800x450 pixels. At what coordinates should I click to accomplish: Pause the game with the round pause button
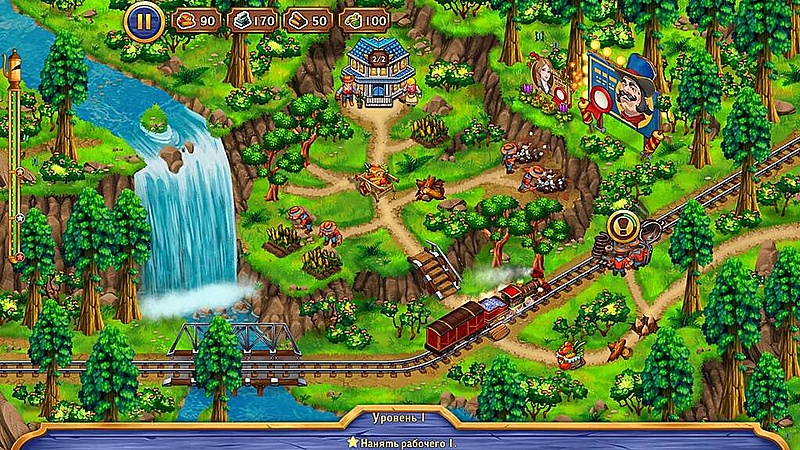tap(144, 20)
